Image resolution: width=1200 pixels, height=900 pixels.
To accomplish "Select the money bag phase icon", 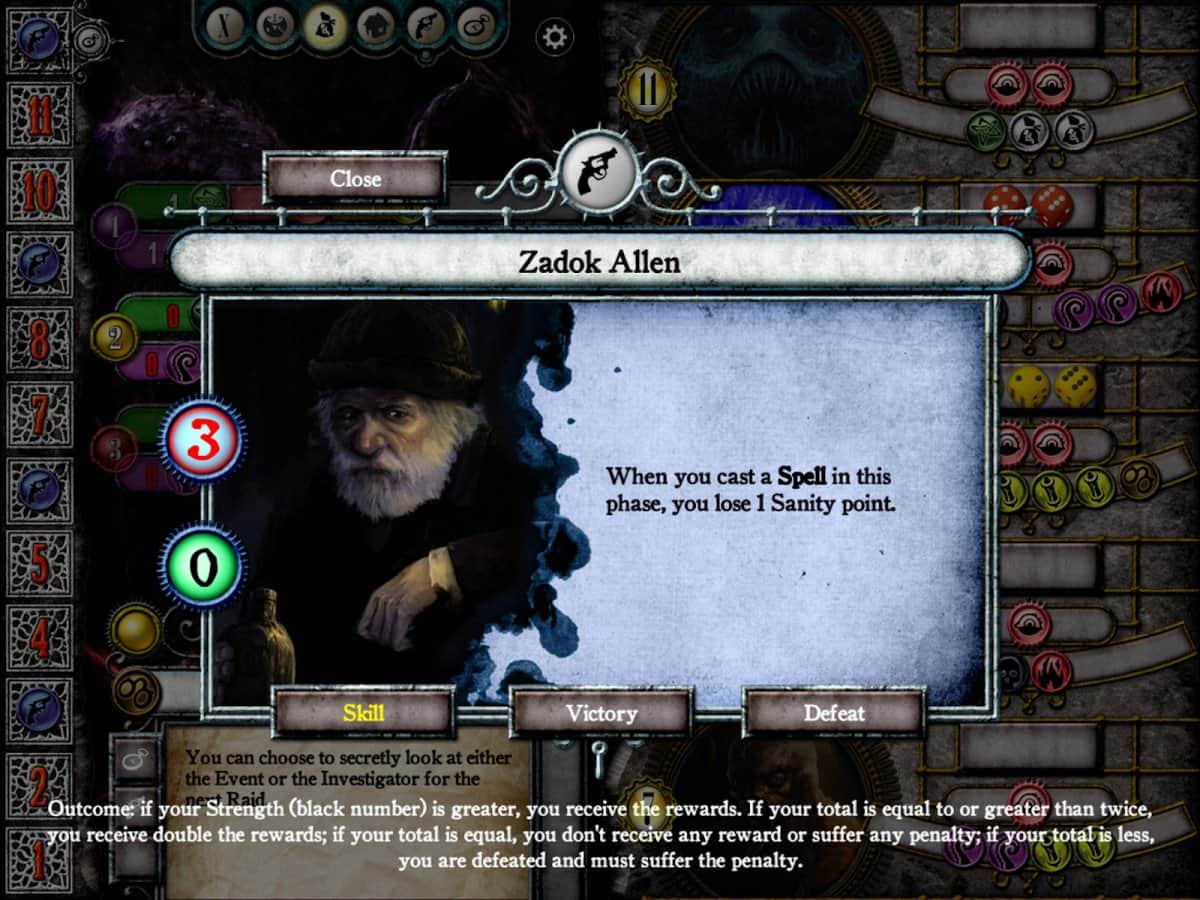I will pyautogui.click(x=324, y=27).
